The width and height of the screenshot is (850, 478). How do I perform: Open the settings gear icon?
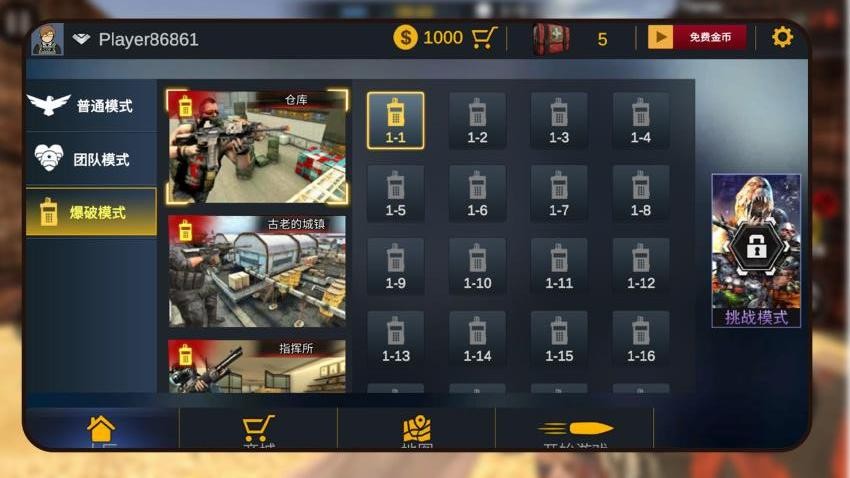(782, 38)
